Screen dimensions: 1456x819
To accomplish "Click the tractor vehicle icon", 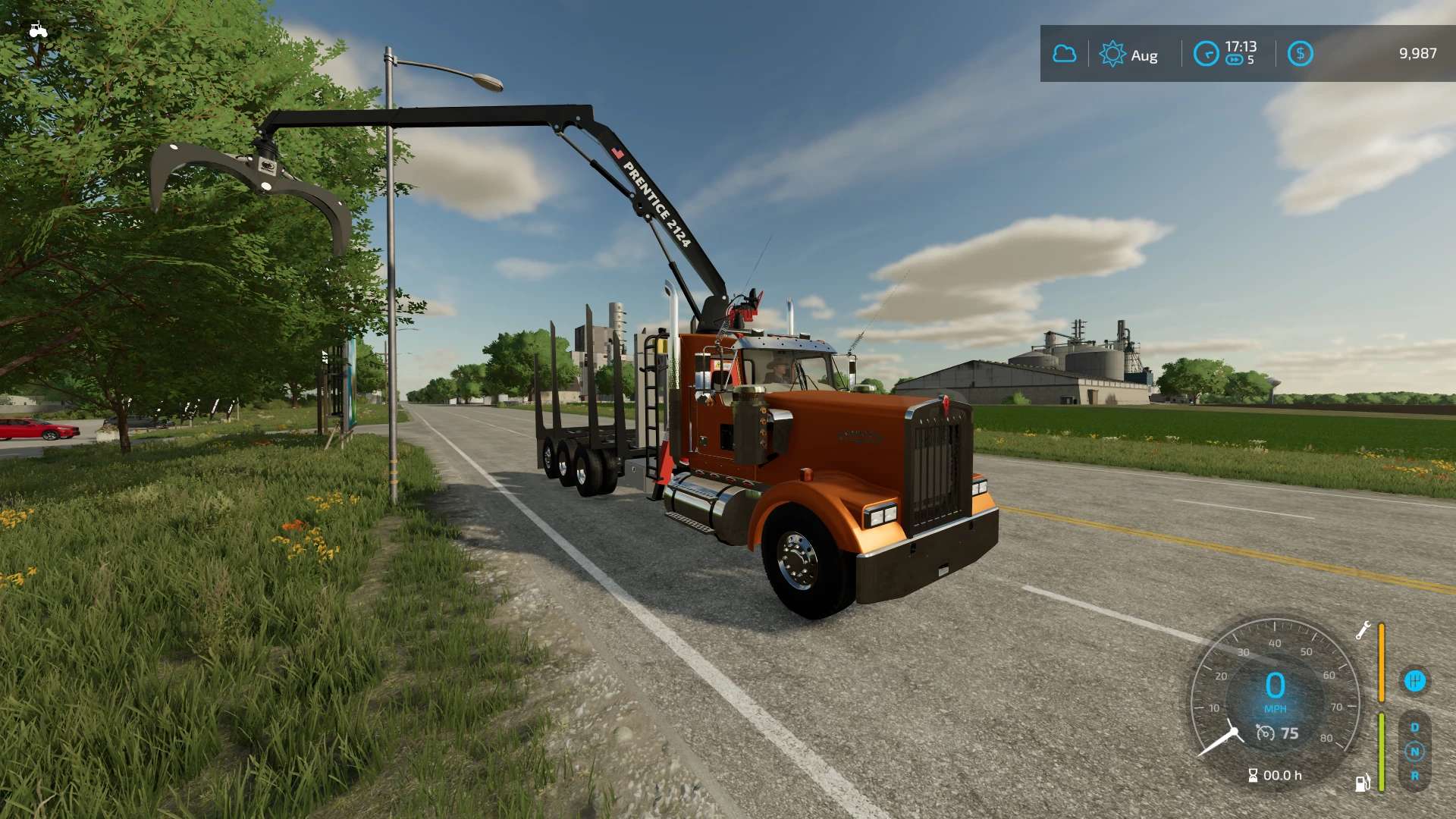I will pyautogui.click(x=38, y=30).
